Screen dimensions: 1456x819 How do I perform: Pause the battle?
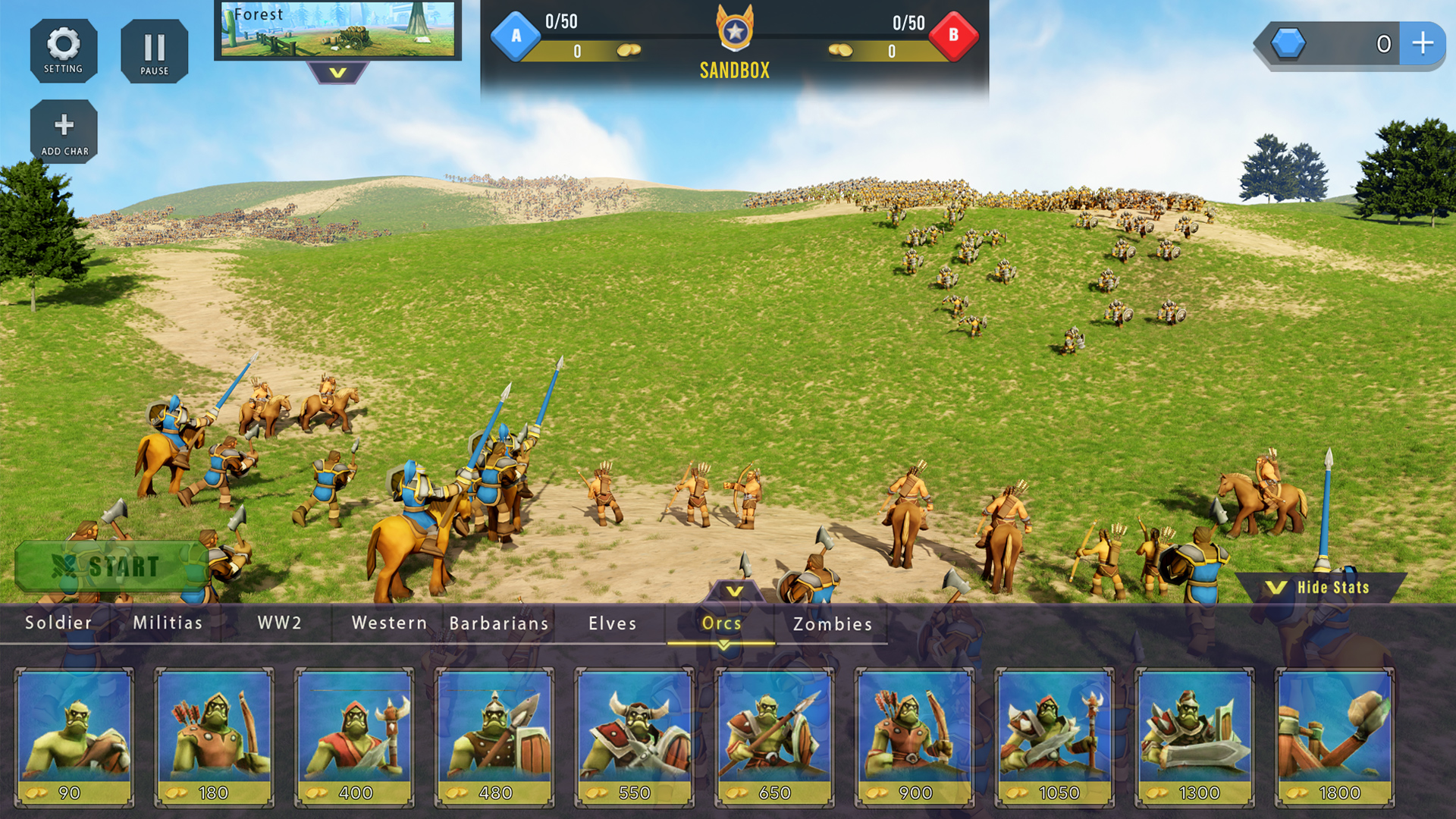(154, 50)
